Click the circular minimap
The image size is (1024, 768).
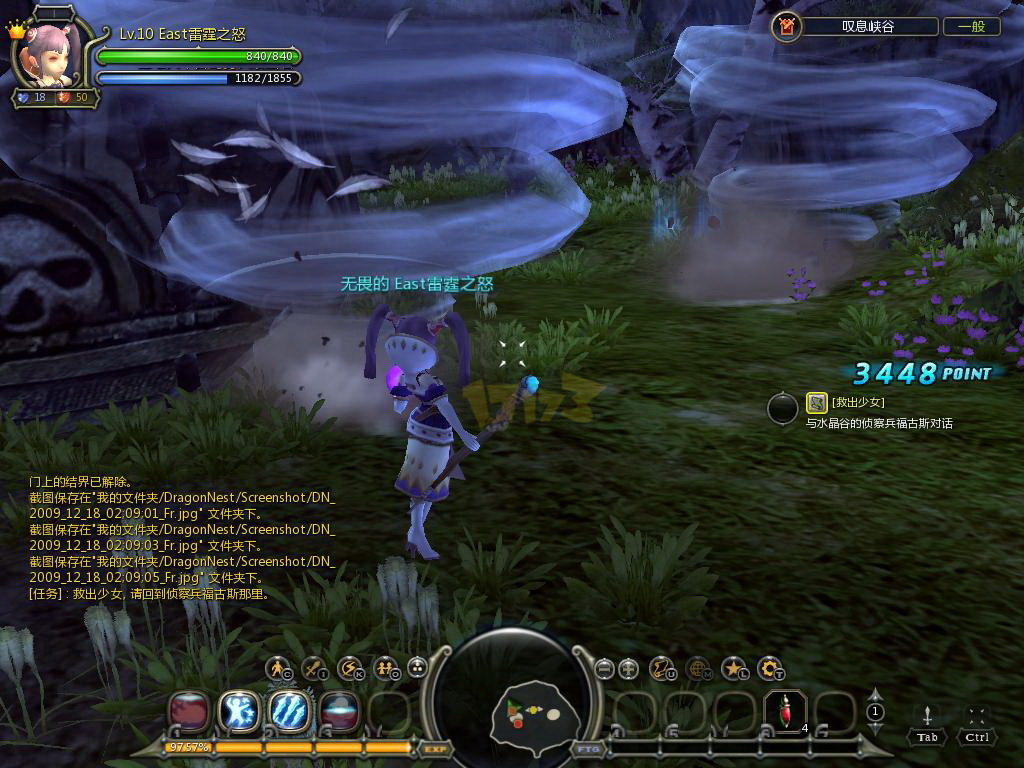click(x=510, y=700)
